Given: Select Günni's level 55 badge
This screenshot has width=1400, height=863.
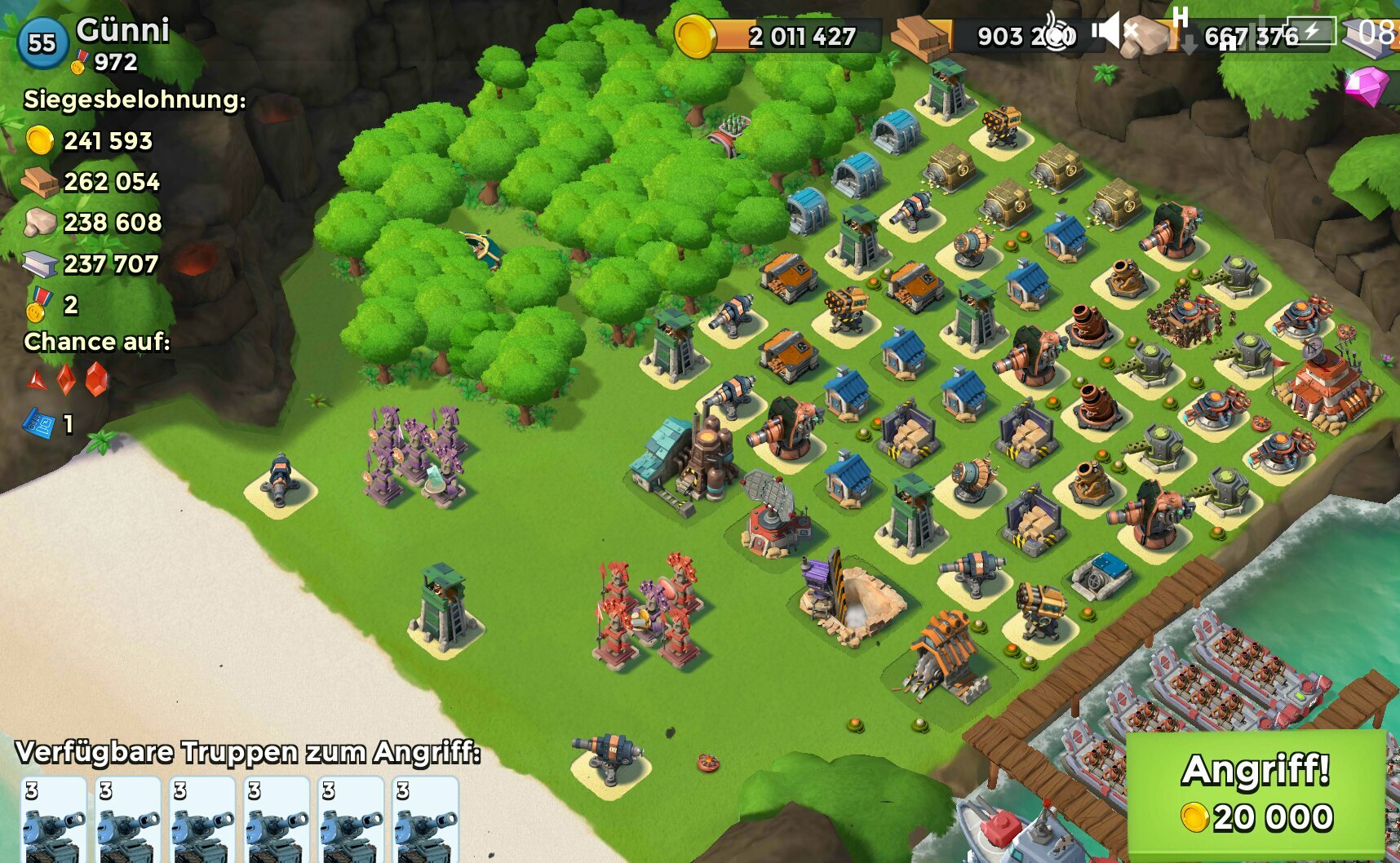Looking at the screenshot, I should (x=42, y=43).
